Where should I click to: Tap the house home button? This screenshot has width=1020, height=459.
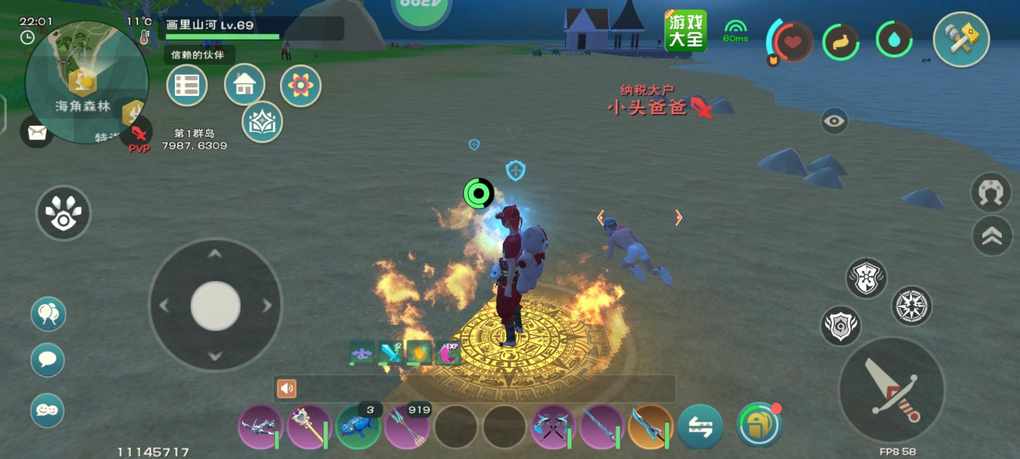[244, 85]
